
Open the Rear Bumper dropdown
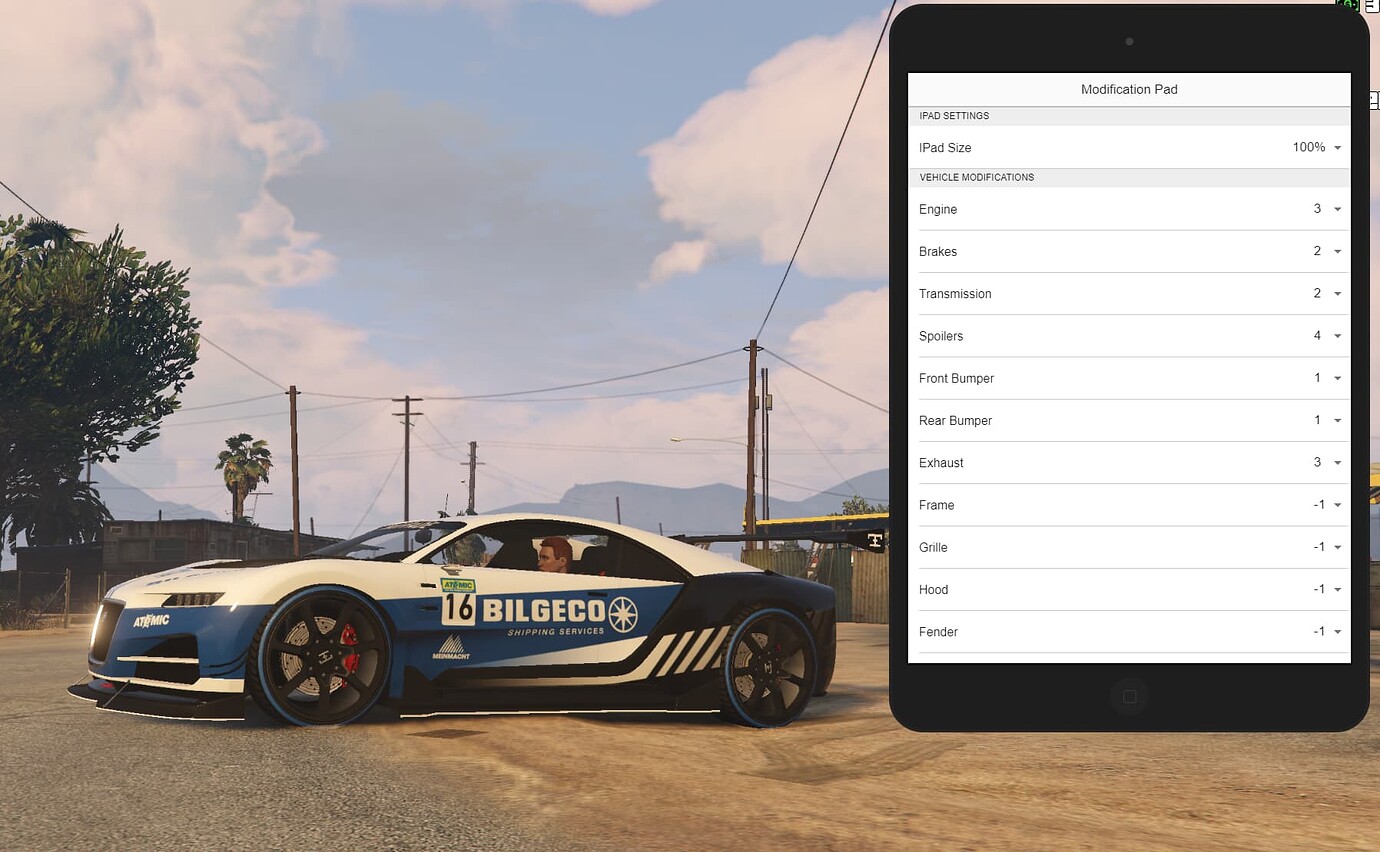(x=1336, y=420)
